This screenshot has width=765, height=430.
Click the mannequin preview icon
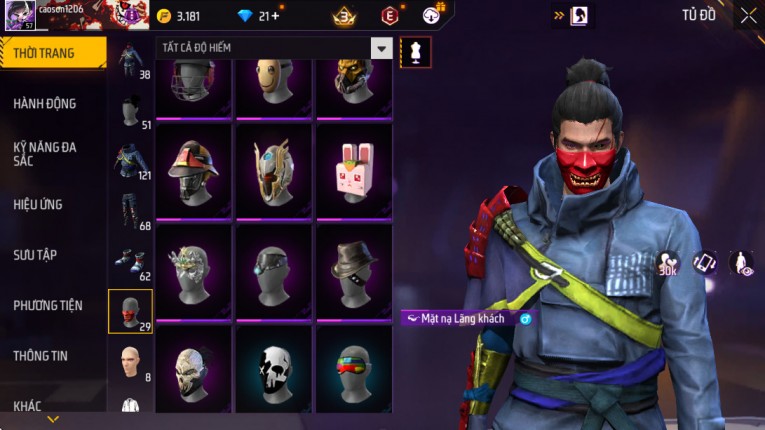point(415,52)
